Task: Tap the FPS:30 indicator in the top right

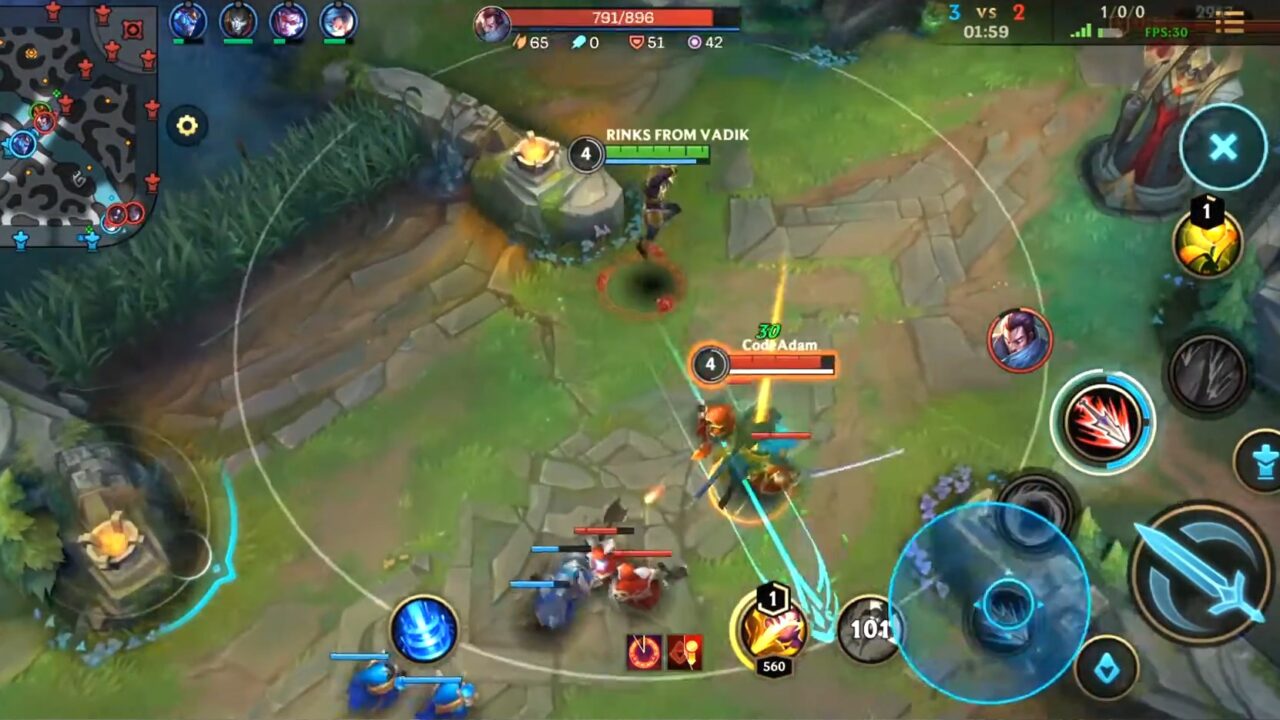Action: click(1168, 33)
